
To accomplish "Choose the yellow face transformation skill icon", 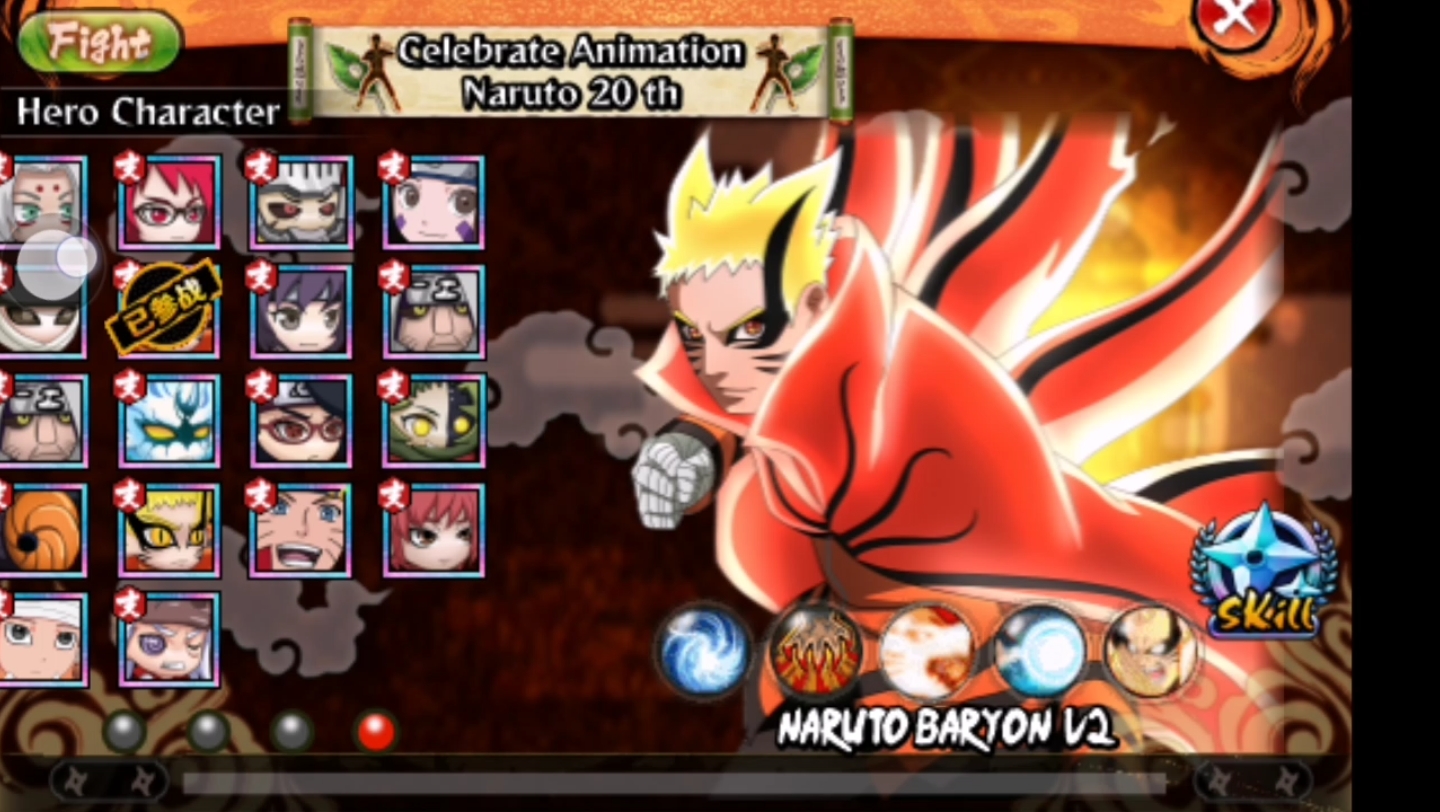I will click(1151, 651).
